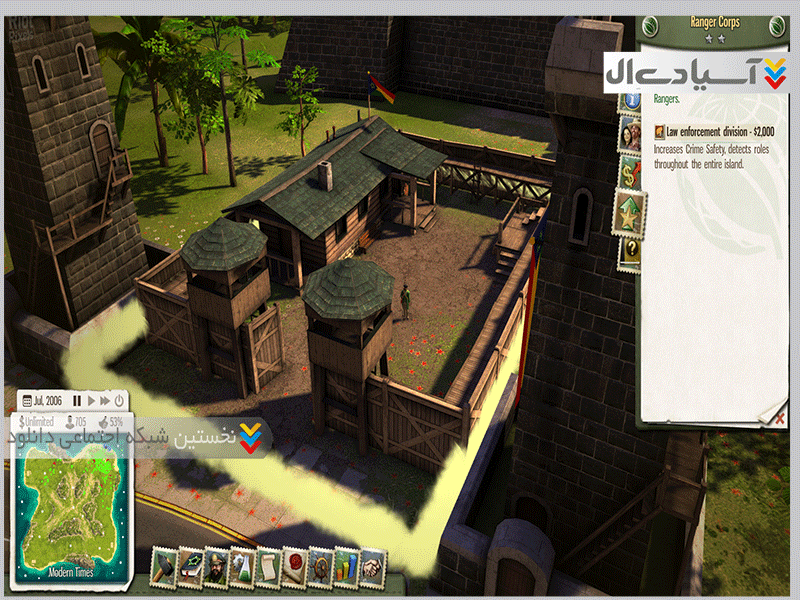Click the island minimap

(70, 510)
